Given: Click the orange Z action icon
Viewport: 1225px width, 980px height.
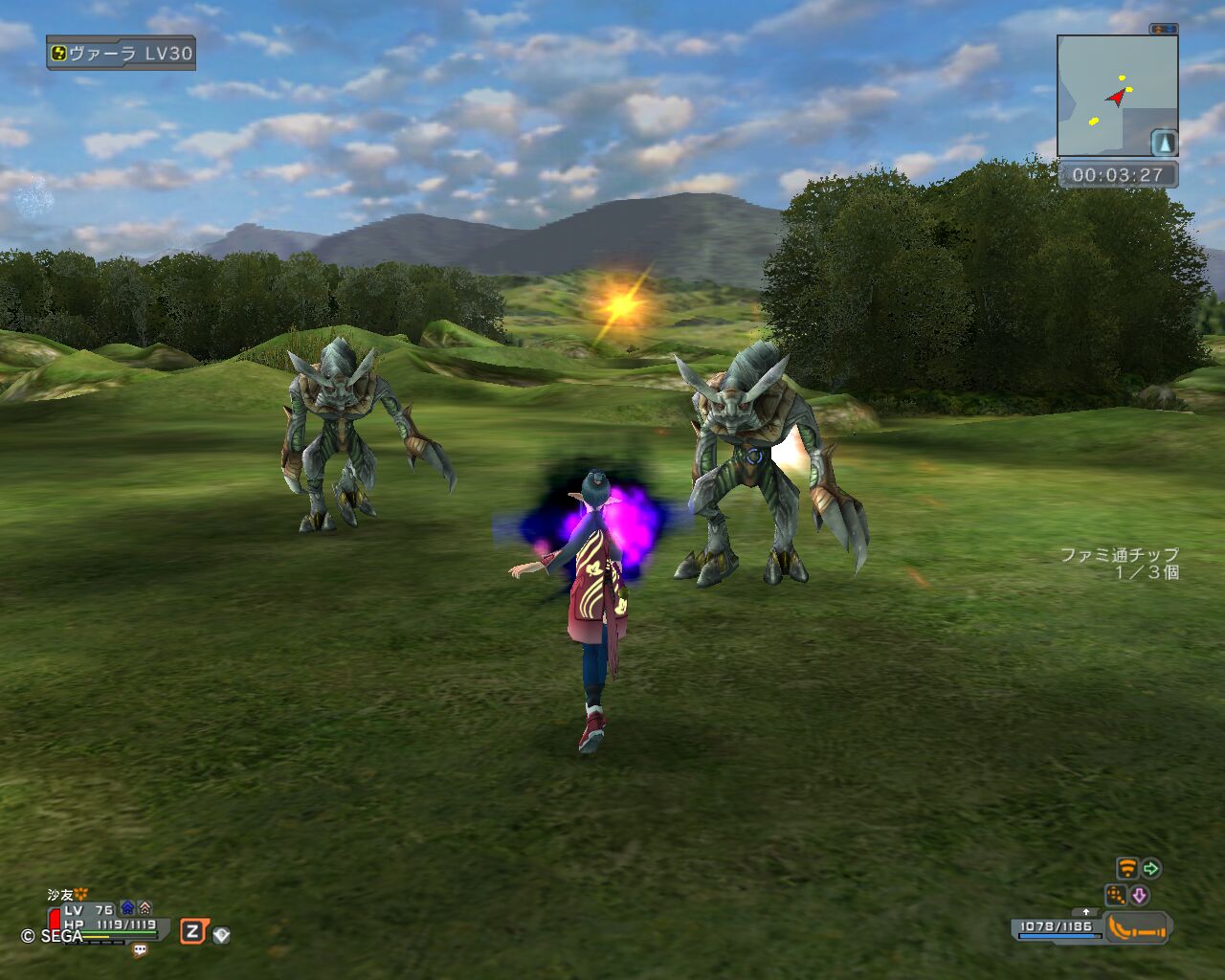Looking at the screenshot, I should click(192, 931).
